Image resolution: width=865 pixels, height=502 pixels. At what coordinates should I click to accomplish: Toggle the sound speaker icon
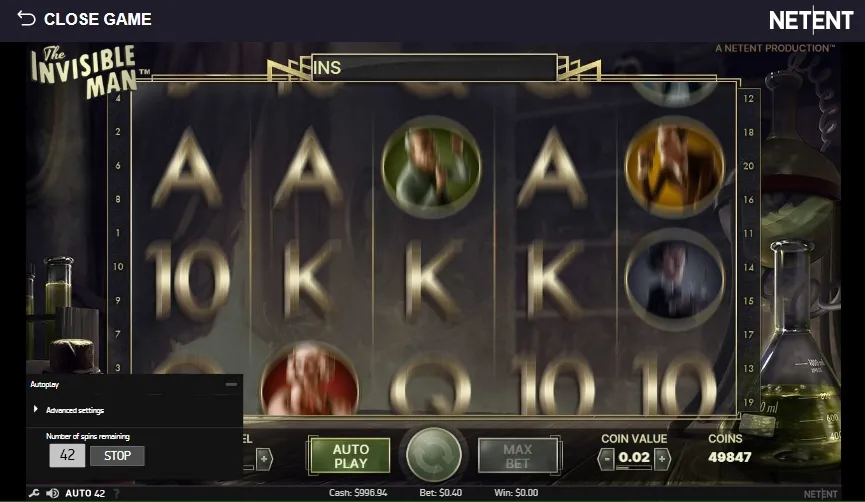point(52,493)
